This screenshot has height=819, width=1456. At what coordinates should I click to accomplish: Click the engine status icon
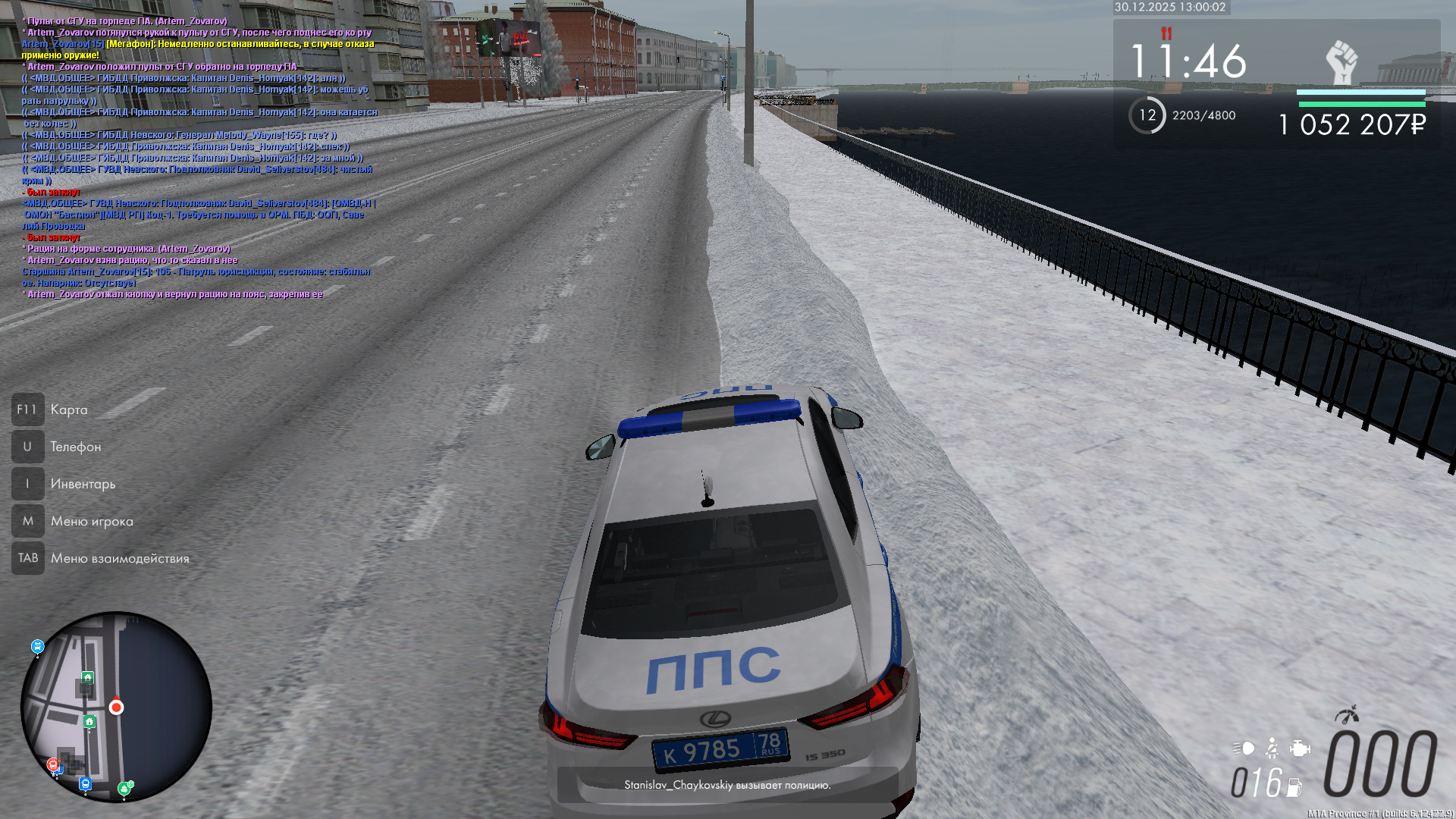click(1300, 748)
